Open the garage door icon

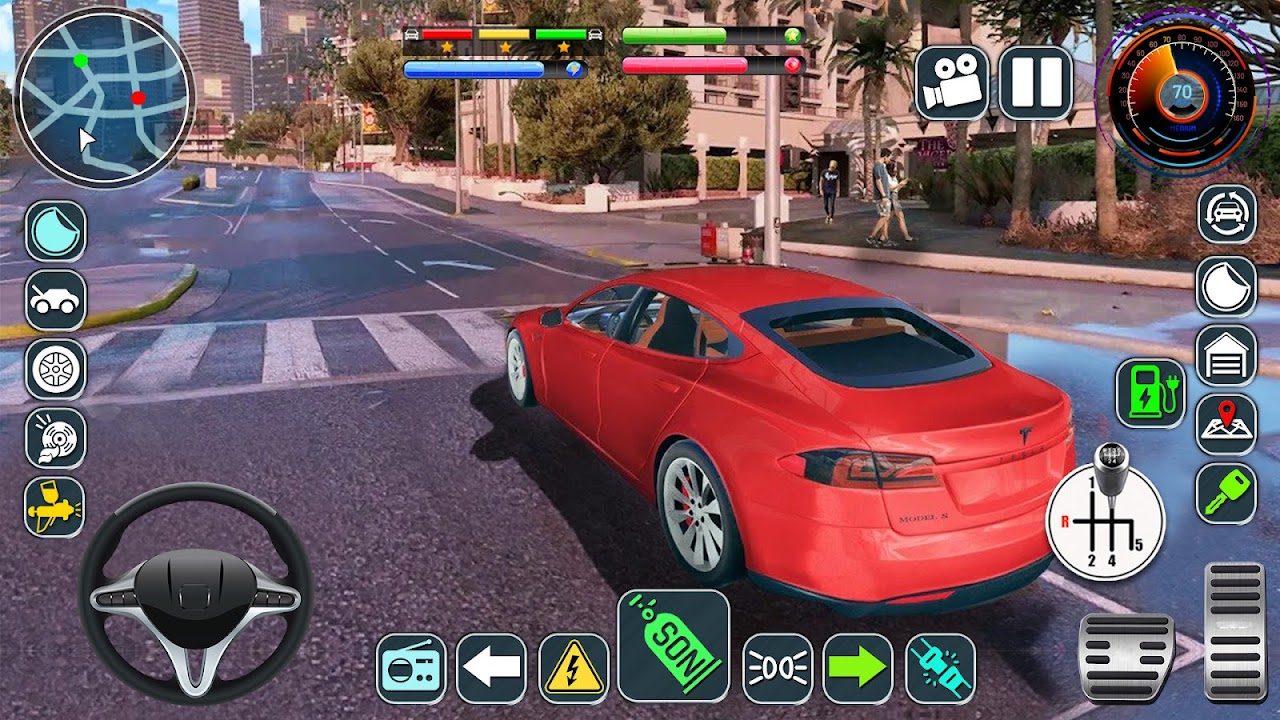coord(1227,356)
